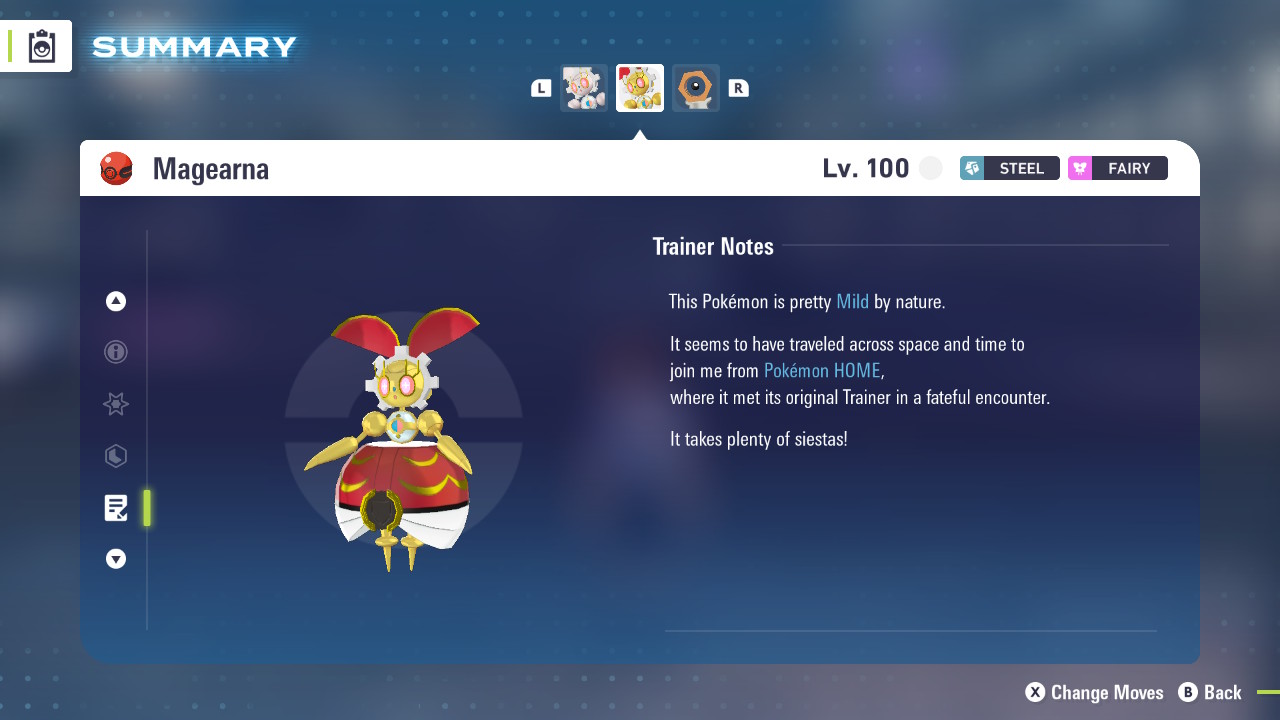
Task: Select the Trainer Notes memo icon
Action: [x=115, y=508]
